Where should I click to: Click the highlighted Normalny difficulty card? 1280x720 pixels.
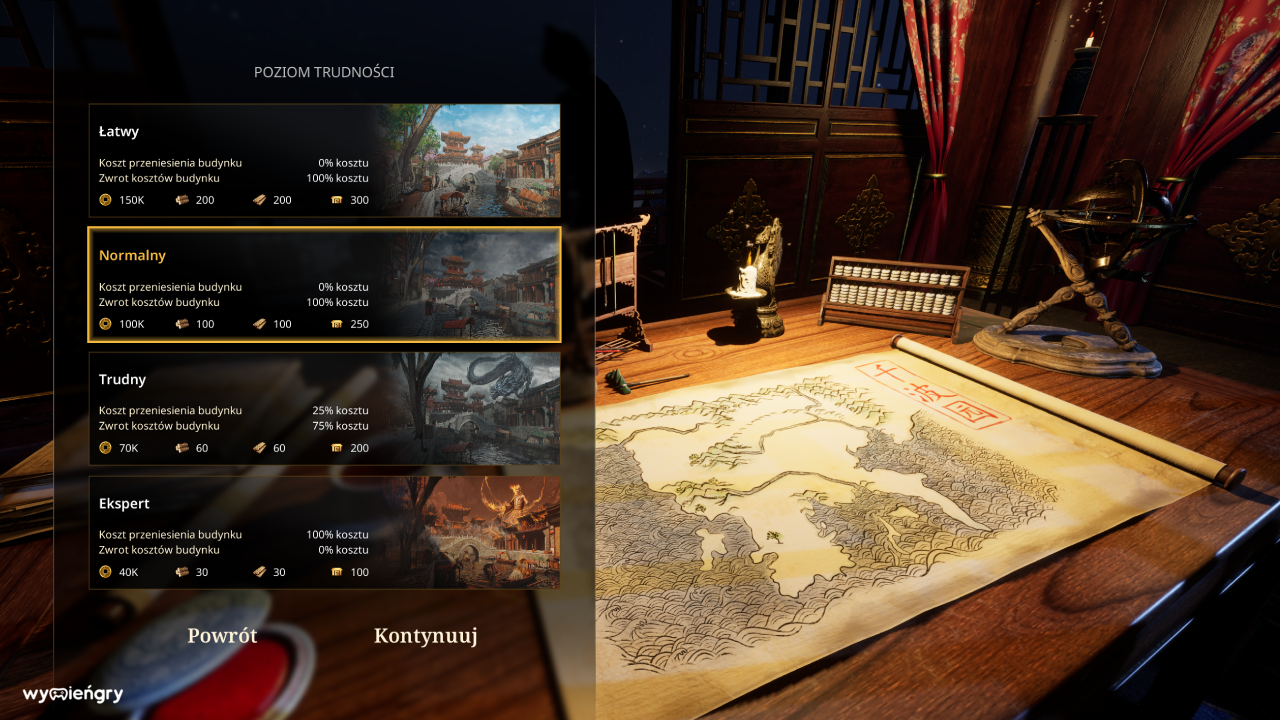(x=250, y=285)
